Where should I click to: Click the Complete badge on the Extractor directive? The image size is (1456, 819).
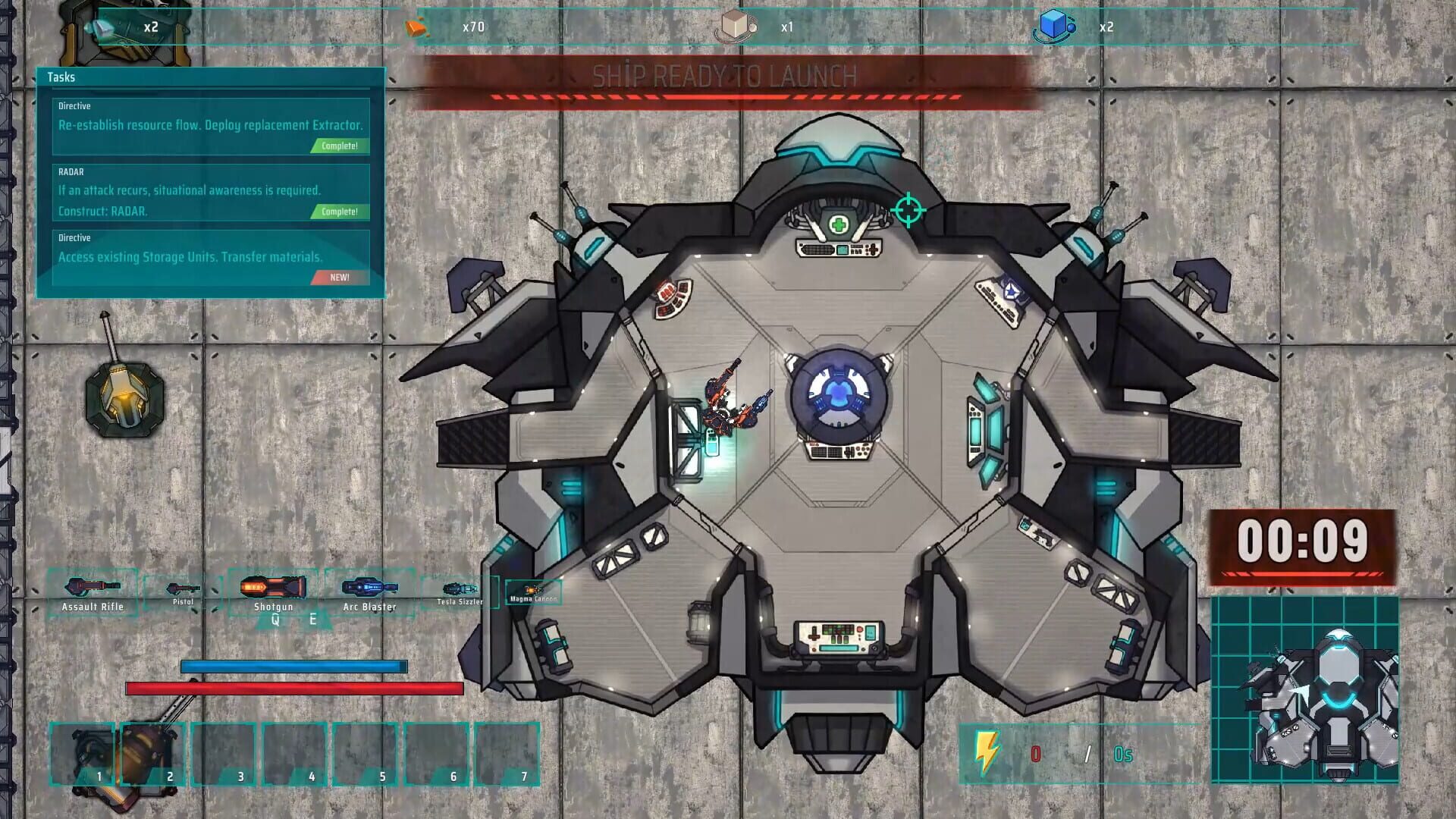click(340, 146)
